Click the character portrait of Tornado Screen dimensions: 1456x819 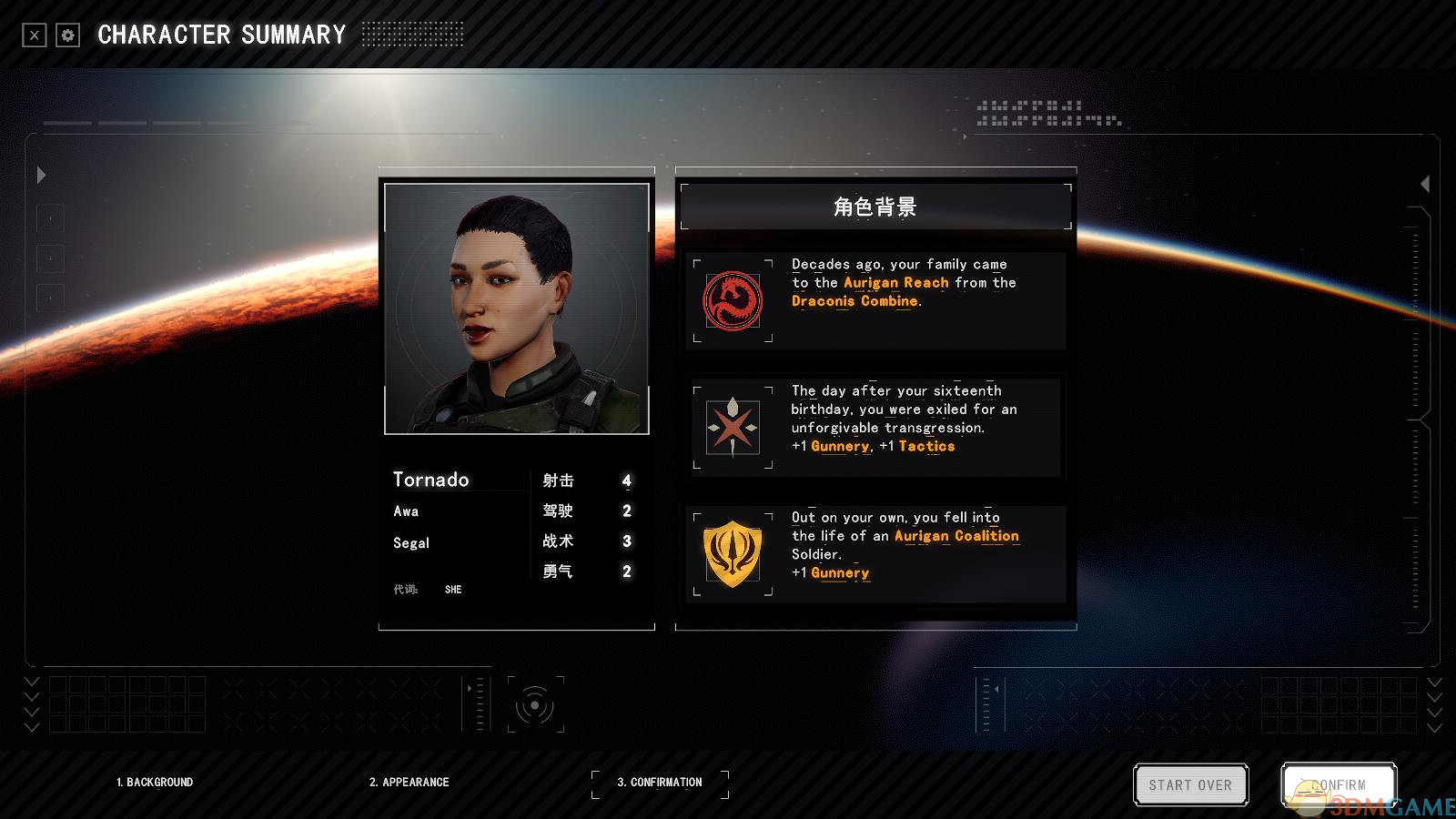coord(517,308)
